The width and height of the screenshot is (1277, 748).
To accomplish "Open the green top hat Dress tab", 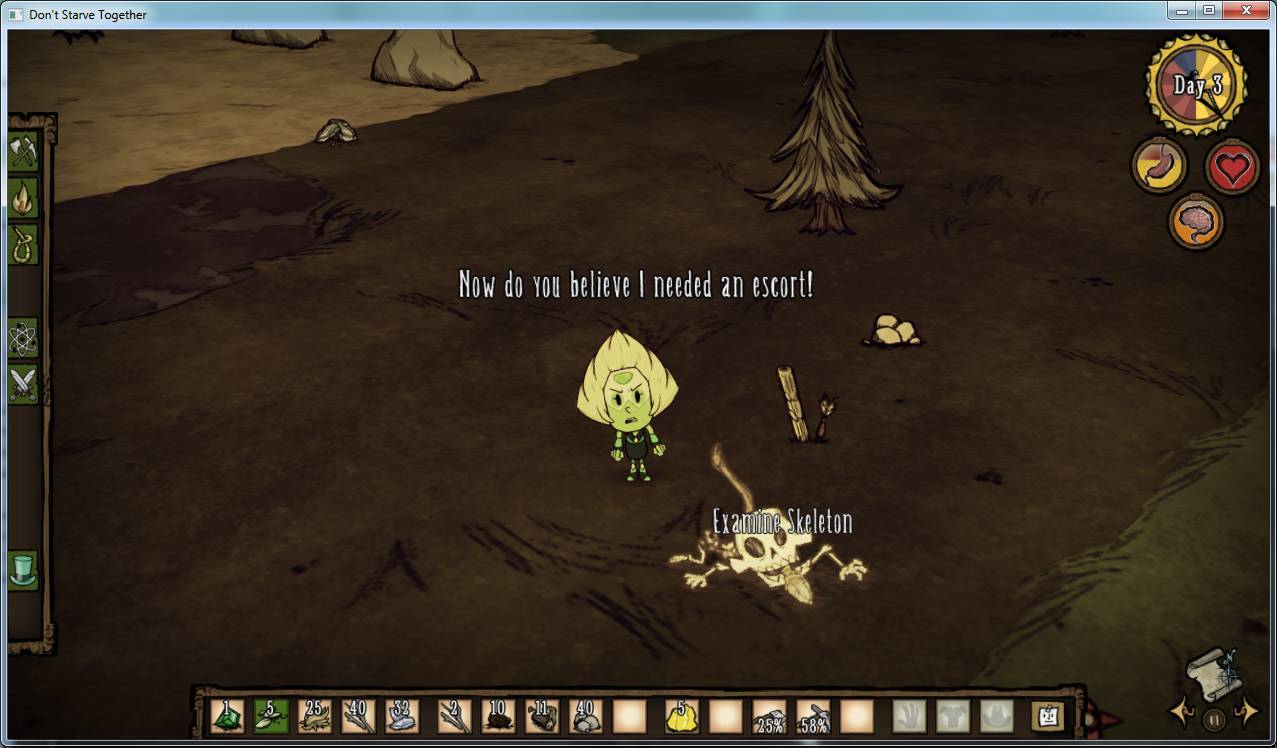I will tap(22, 569).
